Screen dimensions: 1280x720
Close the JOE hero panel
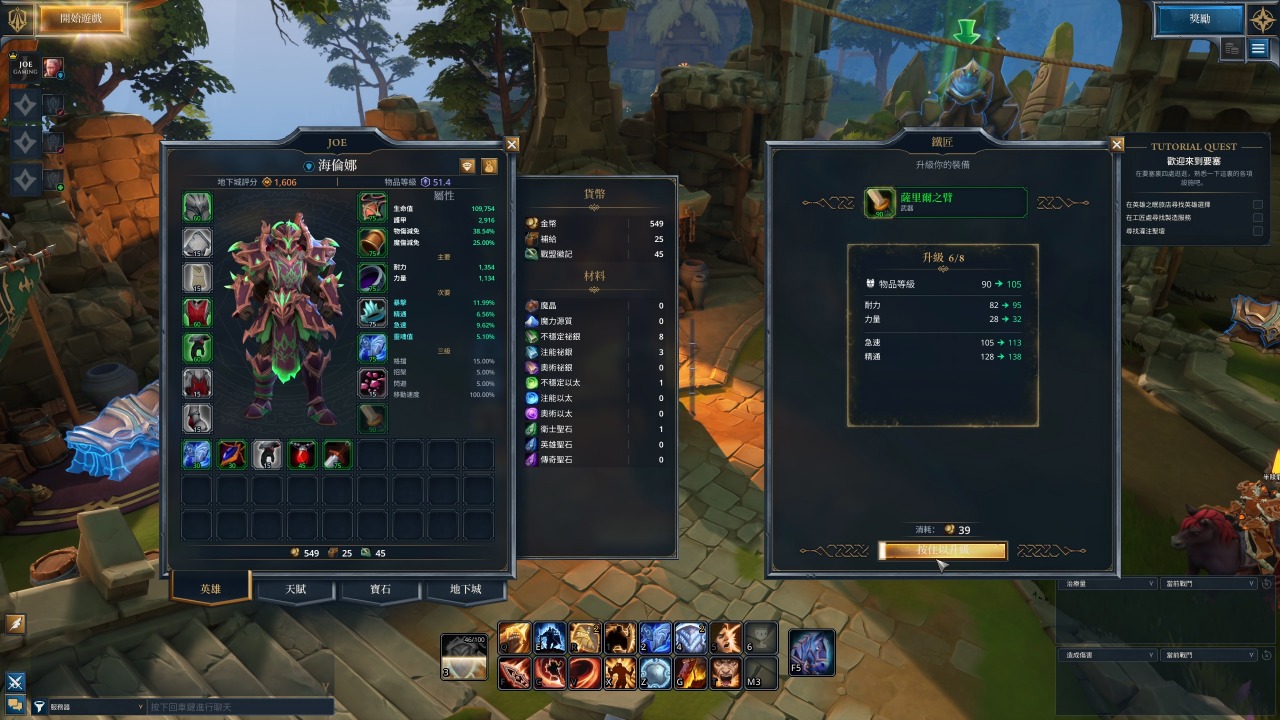click(512, 144)
